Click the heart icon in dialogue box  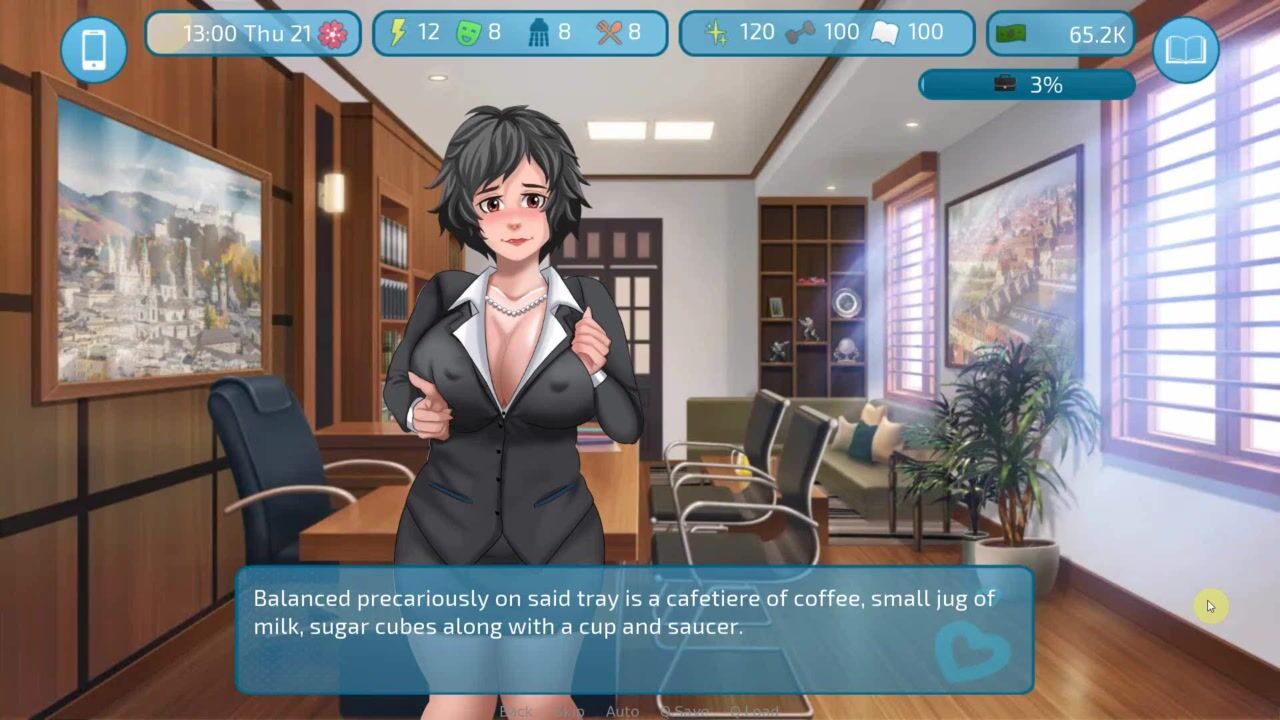point(970,650)
